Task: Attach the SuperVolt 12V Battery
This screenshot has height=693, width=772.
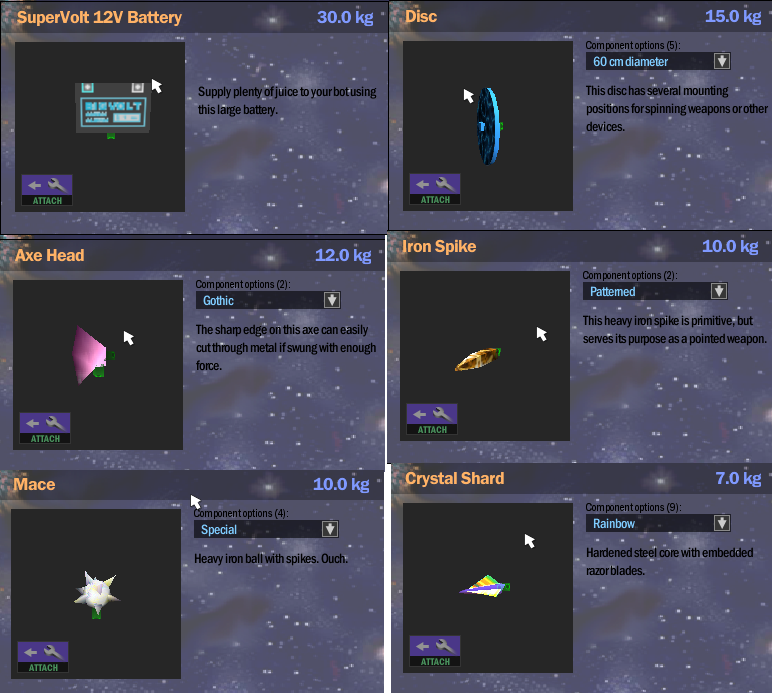Action: point(46,190)
